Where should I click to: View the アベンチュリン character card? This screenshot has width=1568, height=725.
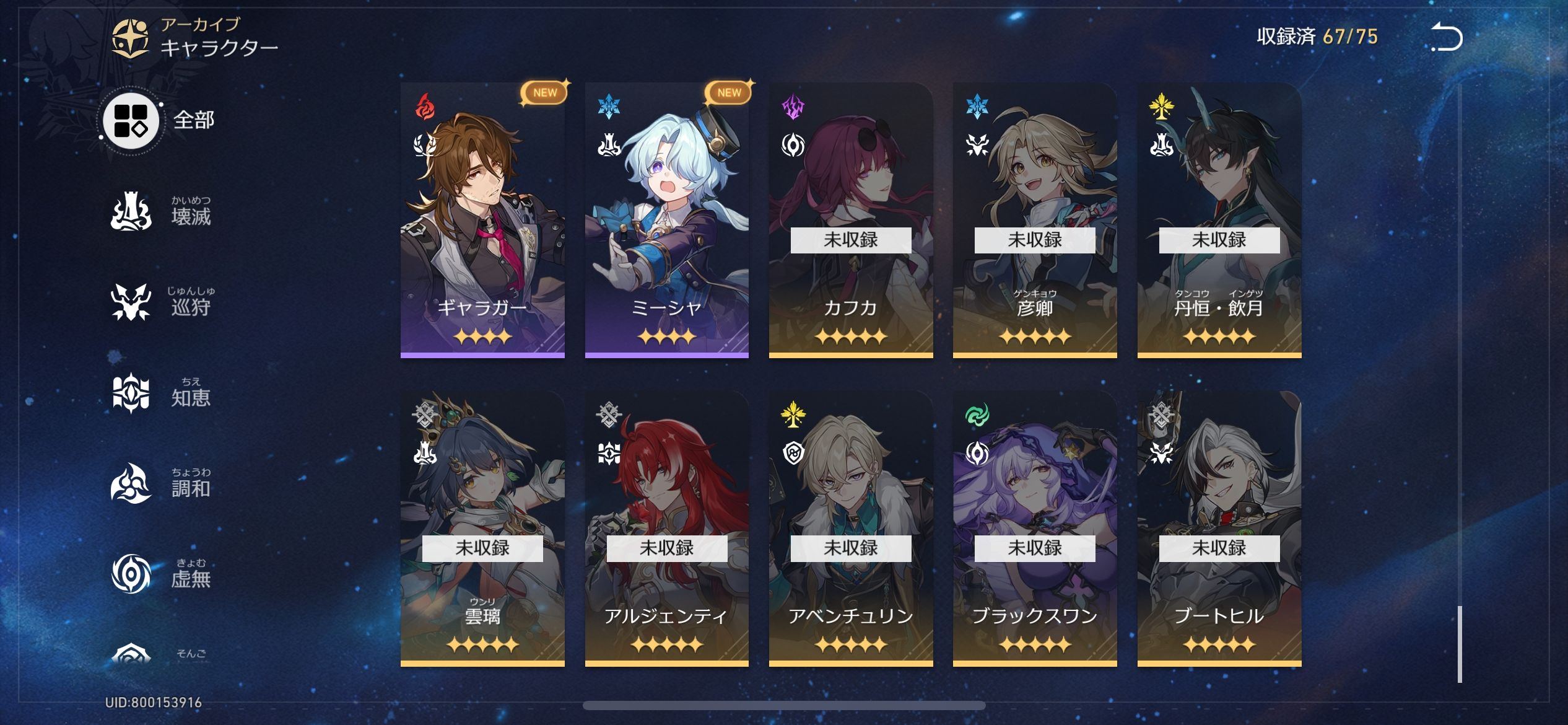851,528
